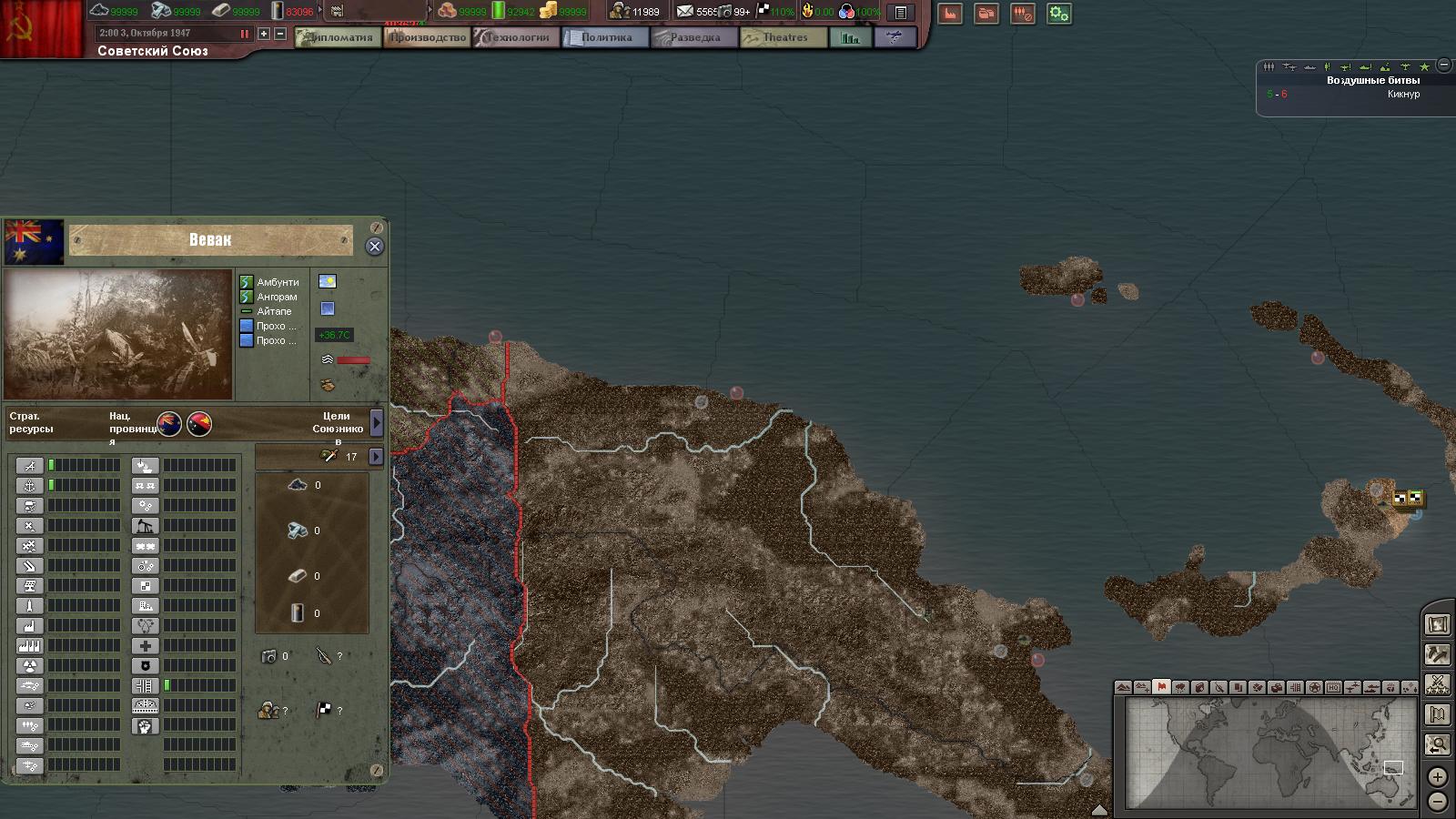
Task: Open the crossed swords with stars button
Action: pos(1438,683)
